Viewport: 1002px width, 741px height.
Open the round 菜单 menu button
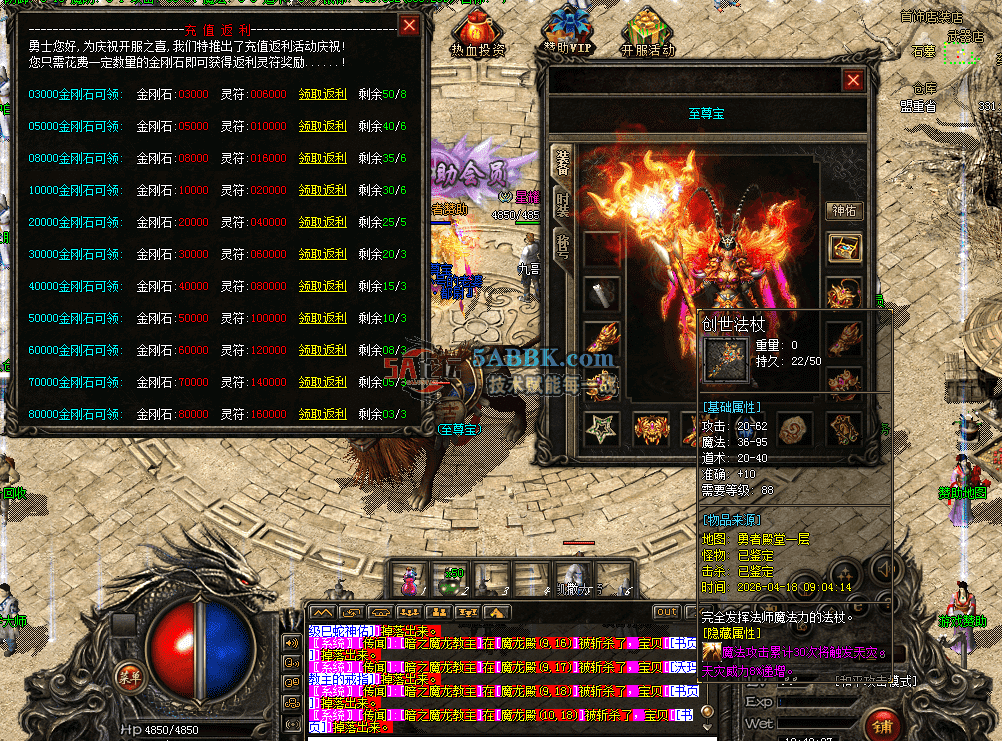pos(128,675)
